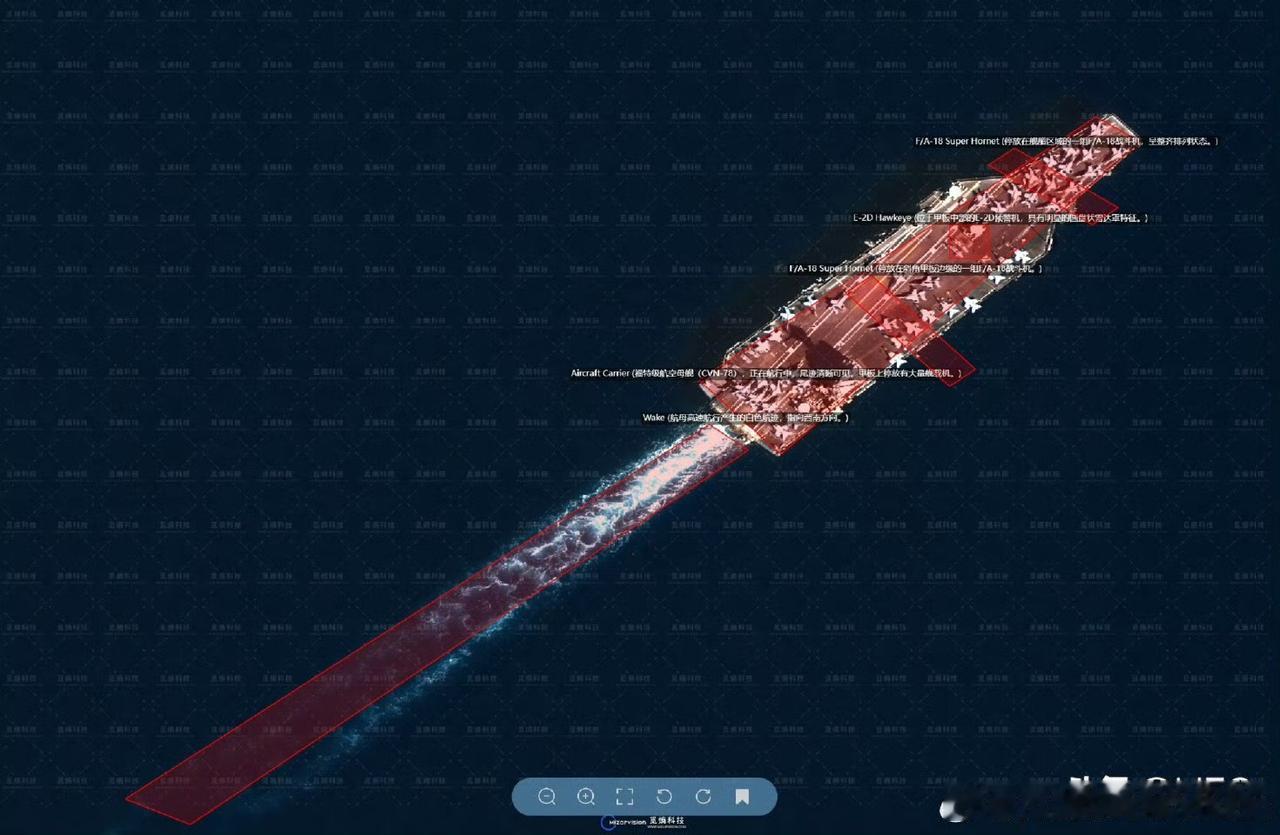Click the carrier island structure on the deck
This screenshot has height=835, width=1280.
coord(953,190)
